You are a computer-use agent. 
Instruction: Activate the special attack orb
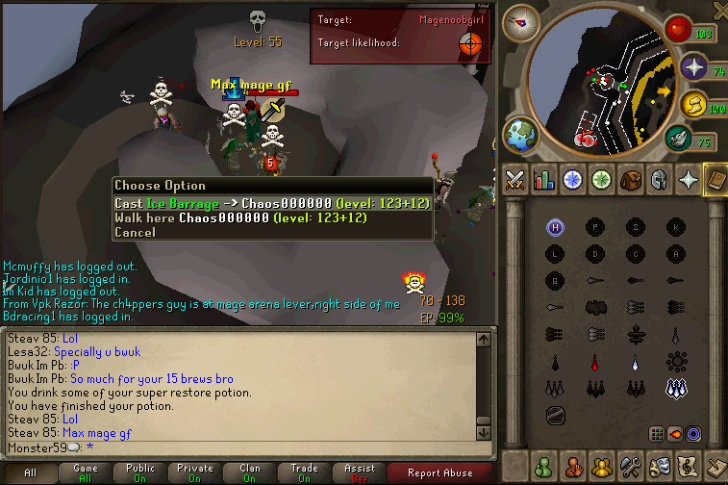680,136
